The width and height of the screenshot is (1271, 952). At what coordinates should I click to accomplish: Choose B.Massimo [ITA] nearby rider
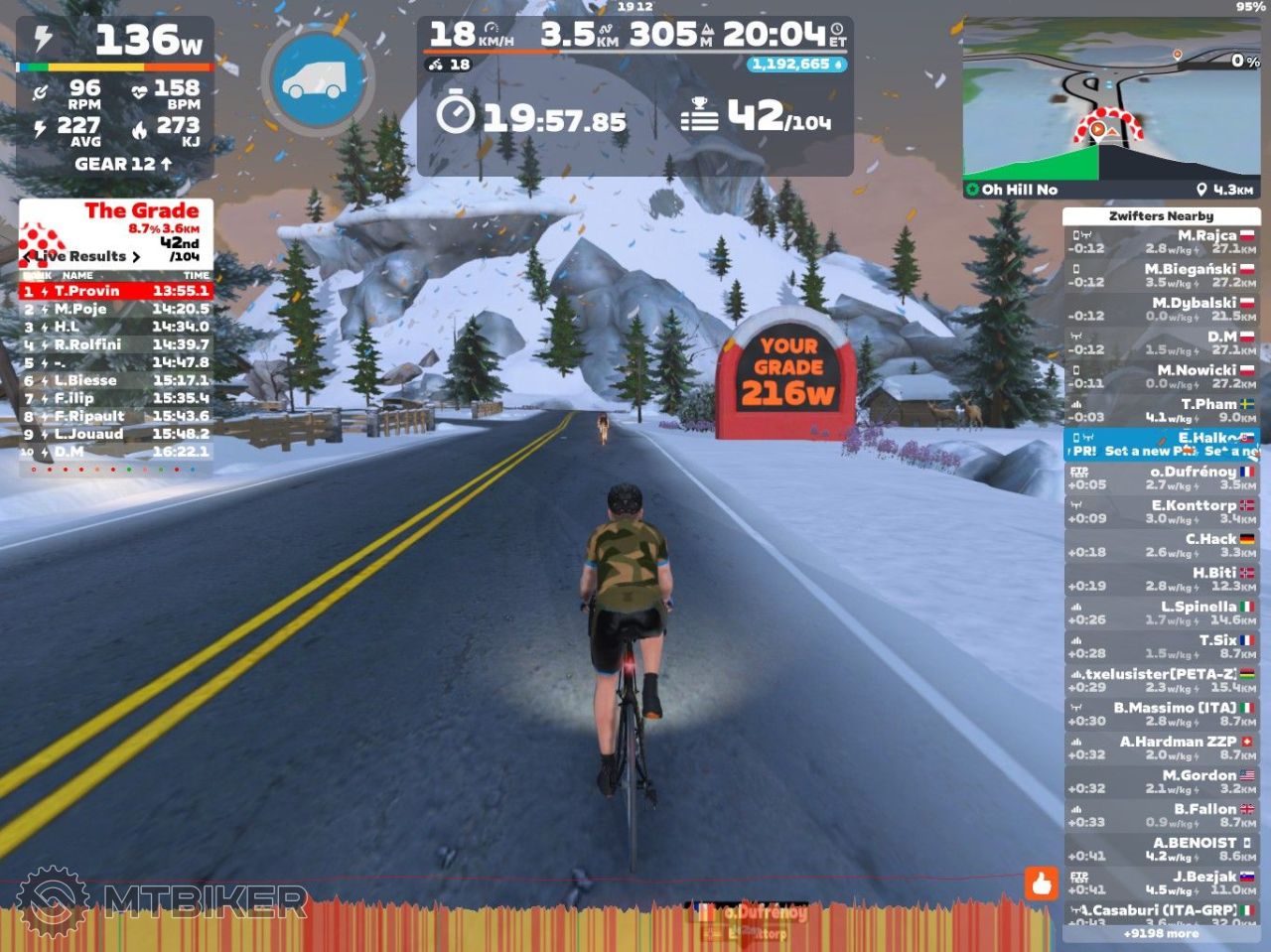1162,715
